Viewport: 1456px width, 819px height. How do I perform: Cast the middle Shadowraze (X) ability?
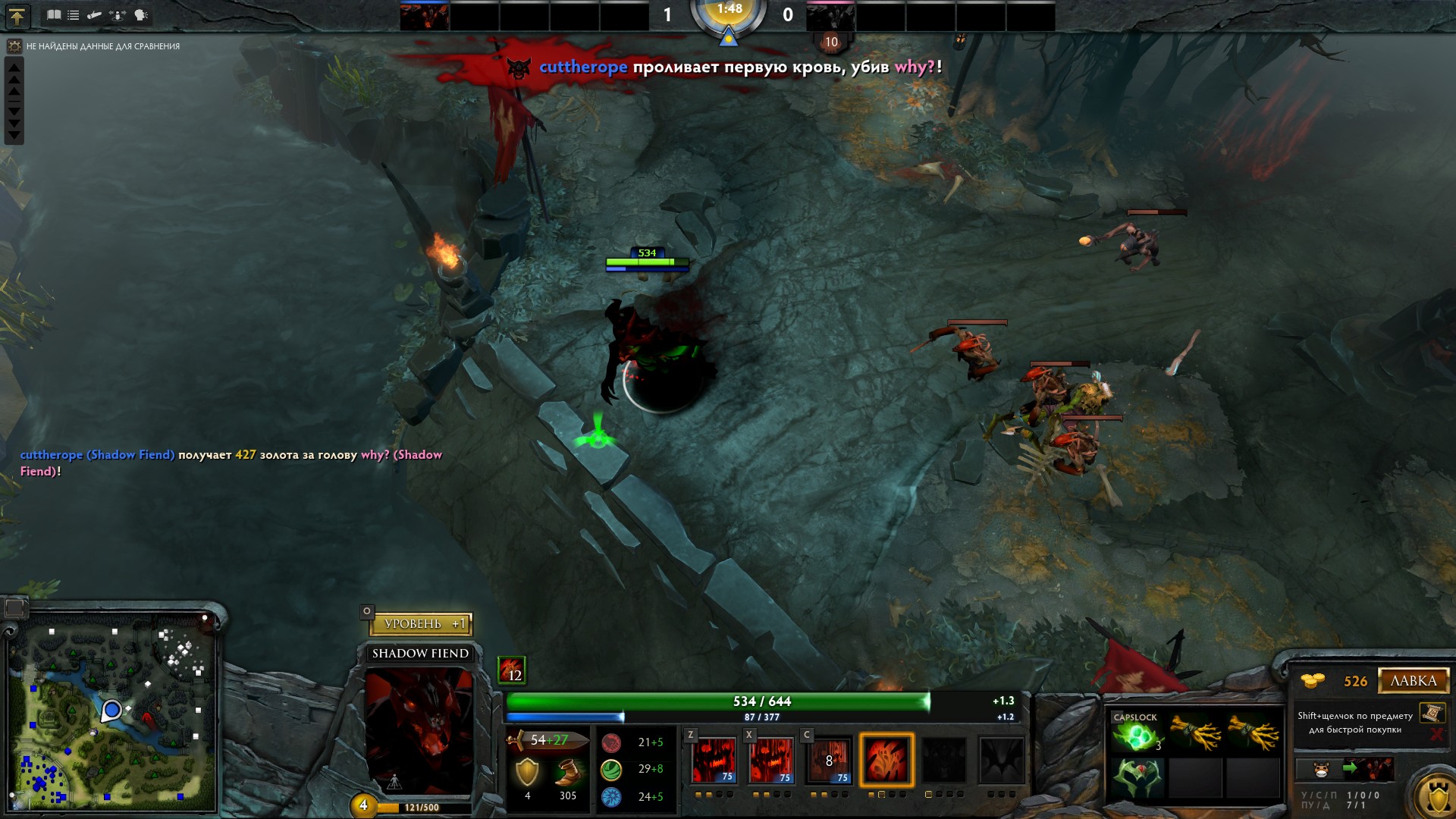(x=770, y=759)
